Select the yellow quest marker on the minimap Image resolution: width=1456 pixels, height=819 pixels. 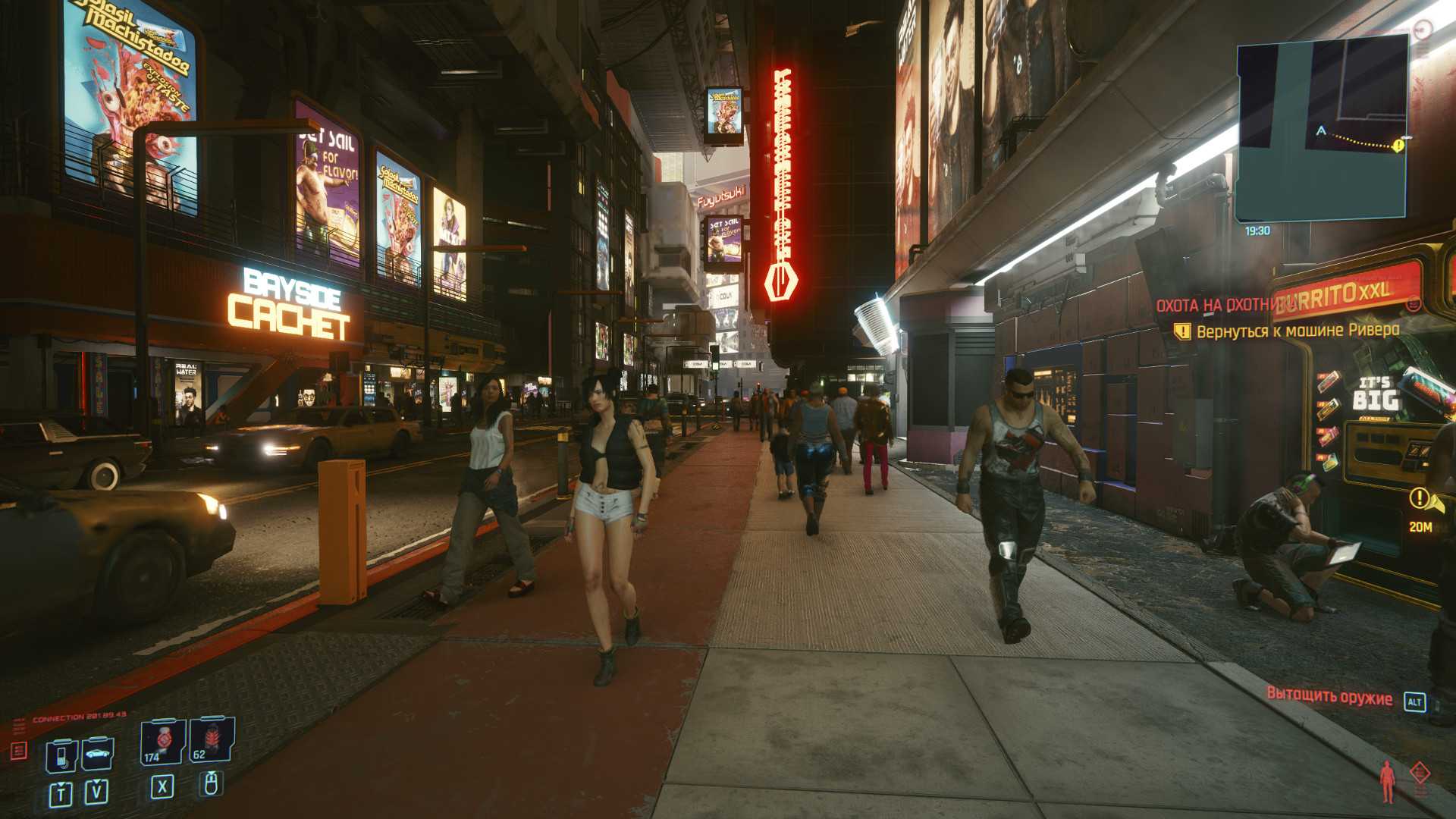click(1398, 145)
